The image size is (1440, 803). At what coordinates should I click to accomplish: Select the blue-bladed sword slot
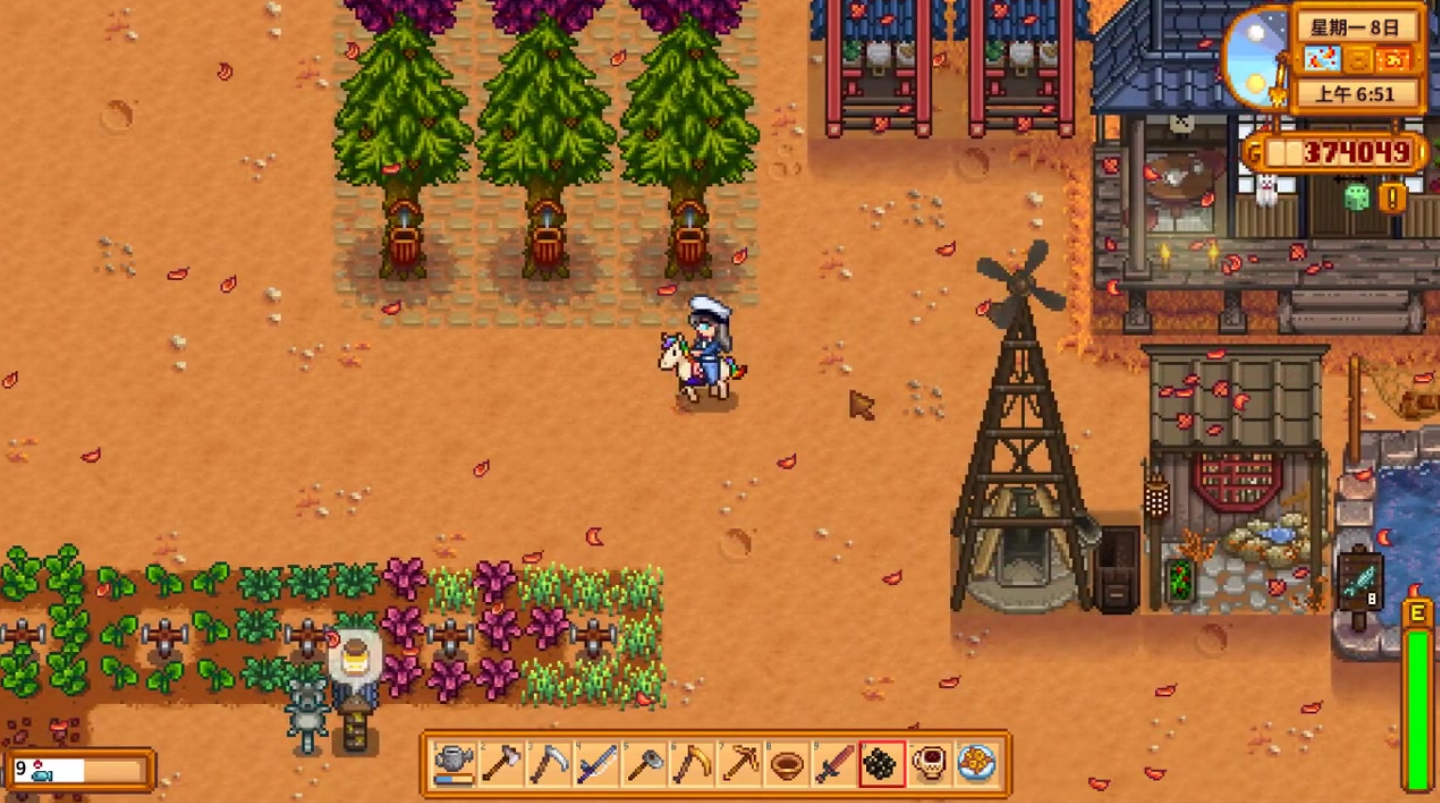coord(596,765)
